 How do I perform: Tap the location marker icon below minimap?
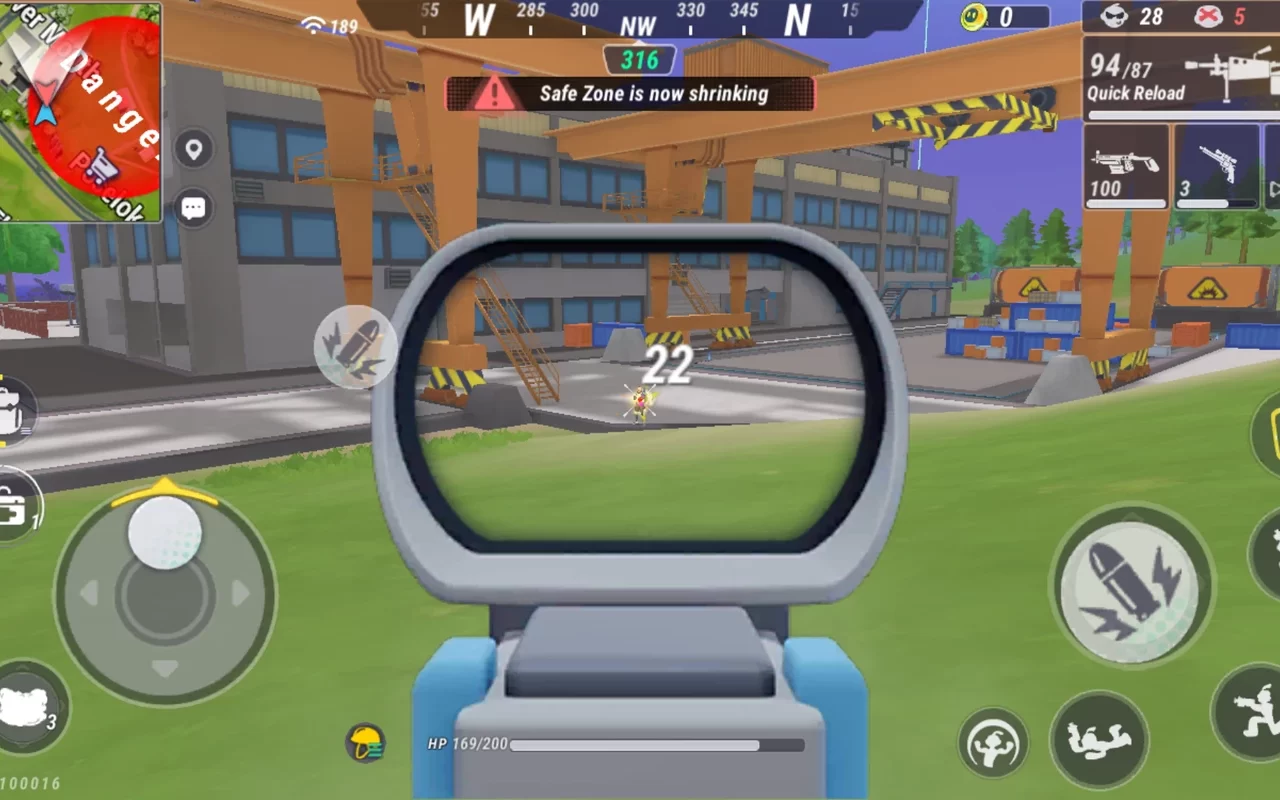pos(193,150)
